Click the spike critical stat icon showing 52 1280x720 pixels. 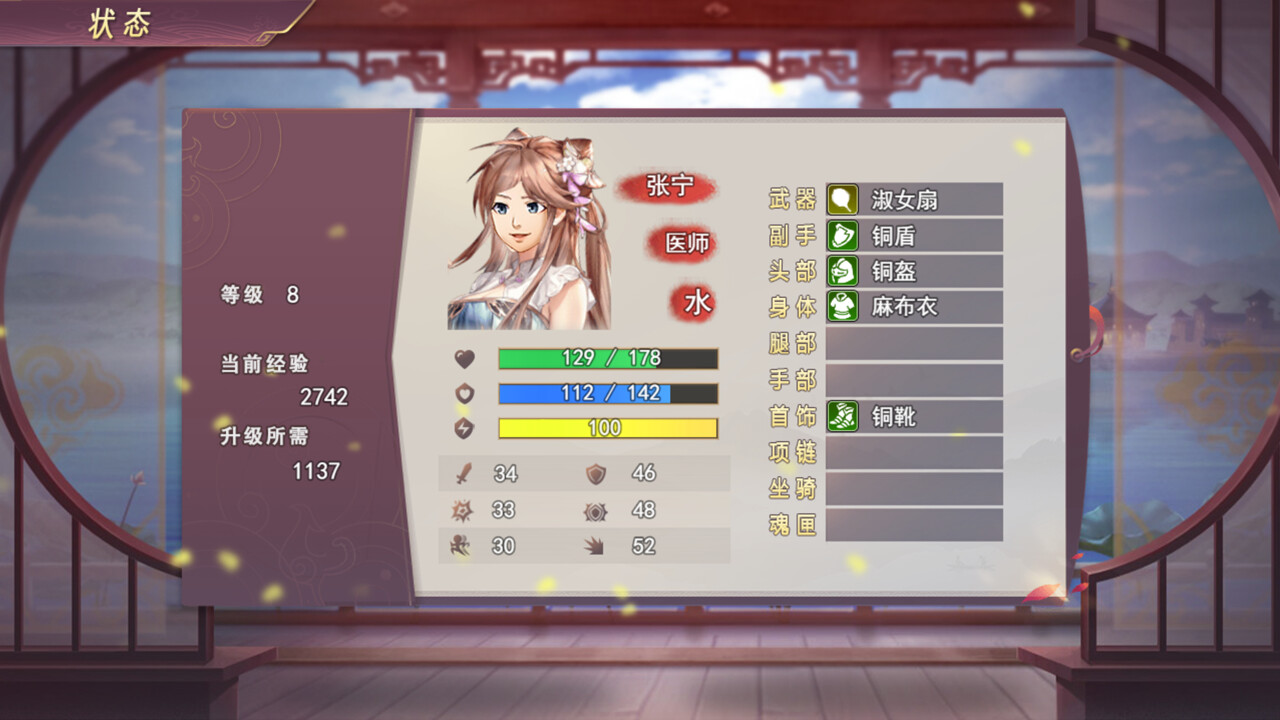(595, 547)
